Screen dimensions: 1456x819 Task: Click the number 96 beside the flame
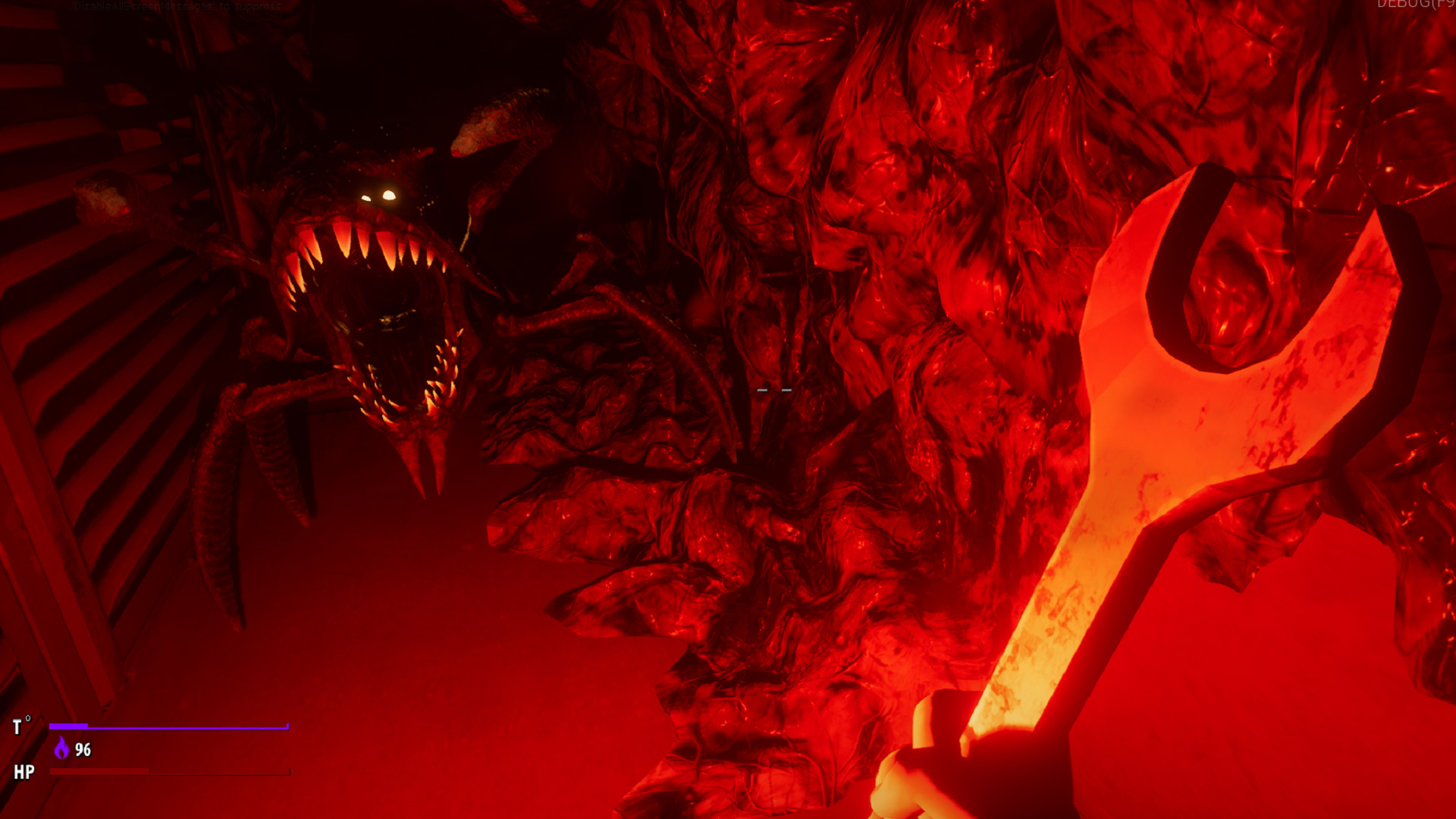(82, 751)
